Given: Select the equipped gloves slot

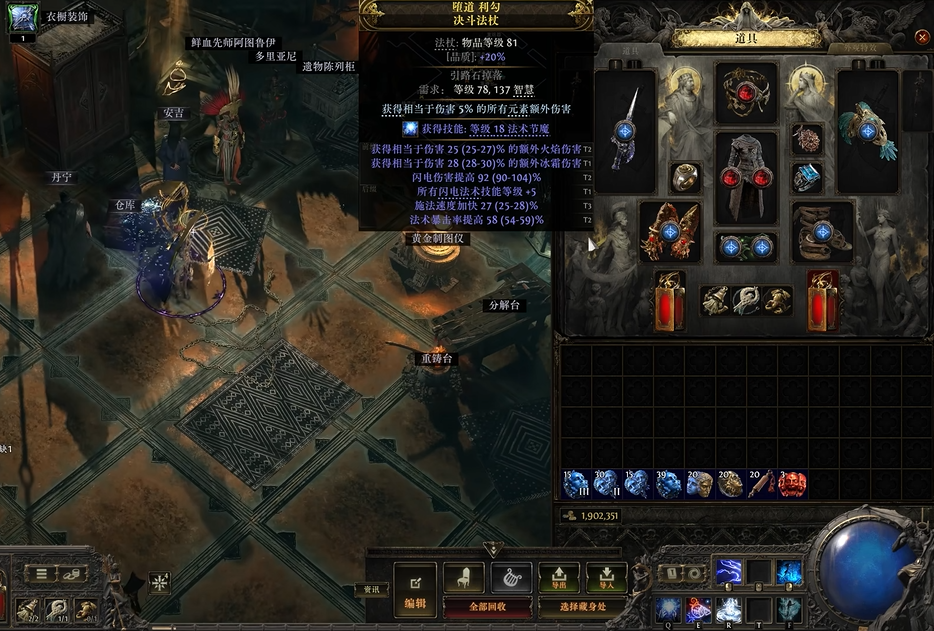Looking at the screenshot, I should 670,231.
